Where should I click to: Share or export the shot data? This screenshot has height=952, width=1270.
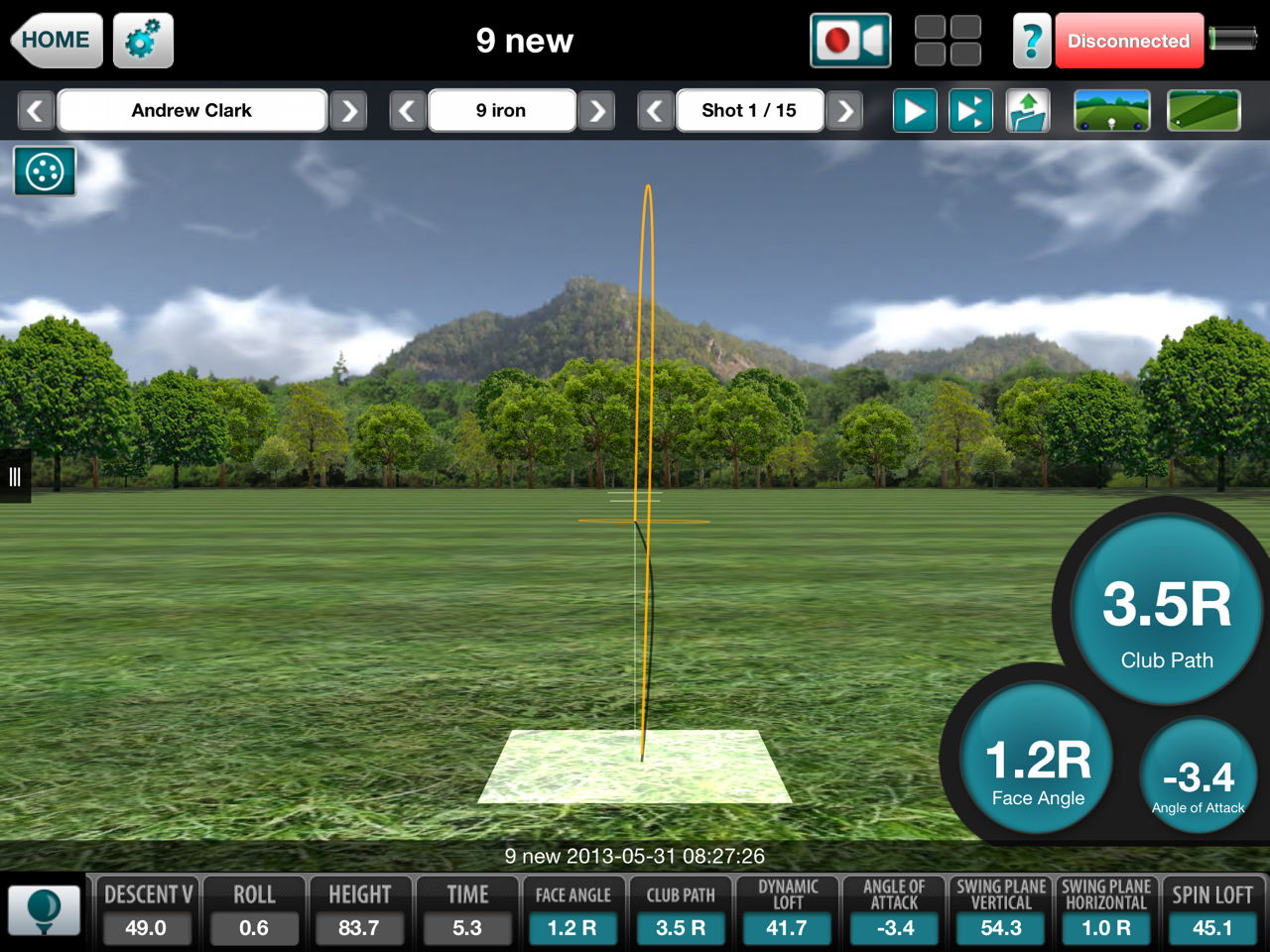(1028, 110)
